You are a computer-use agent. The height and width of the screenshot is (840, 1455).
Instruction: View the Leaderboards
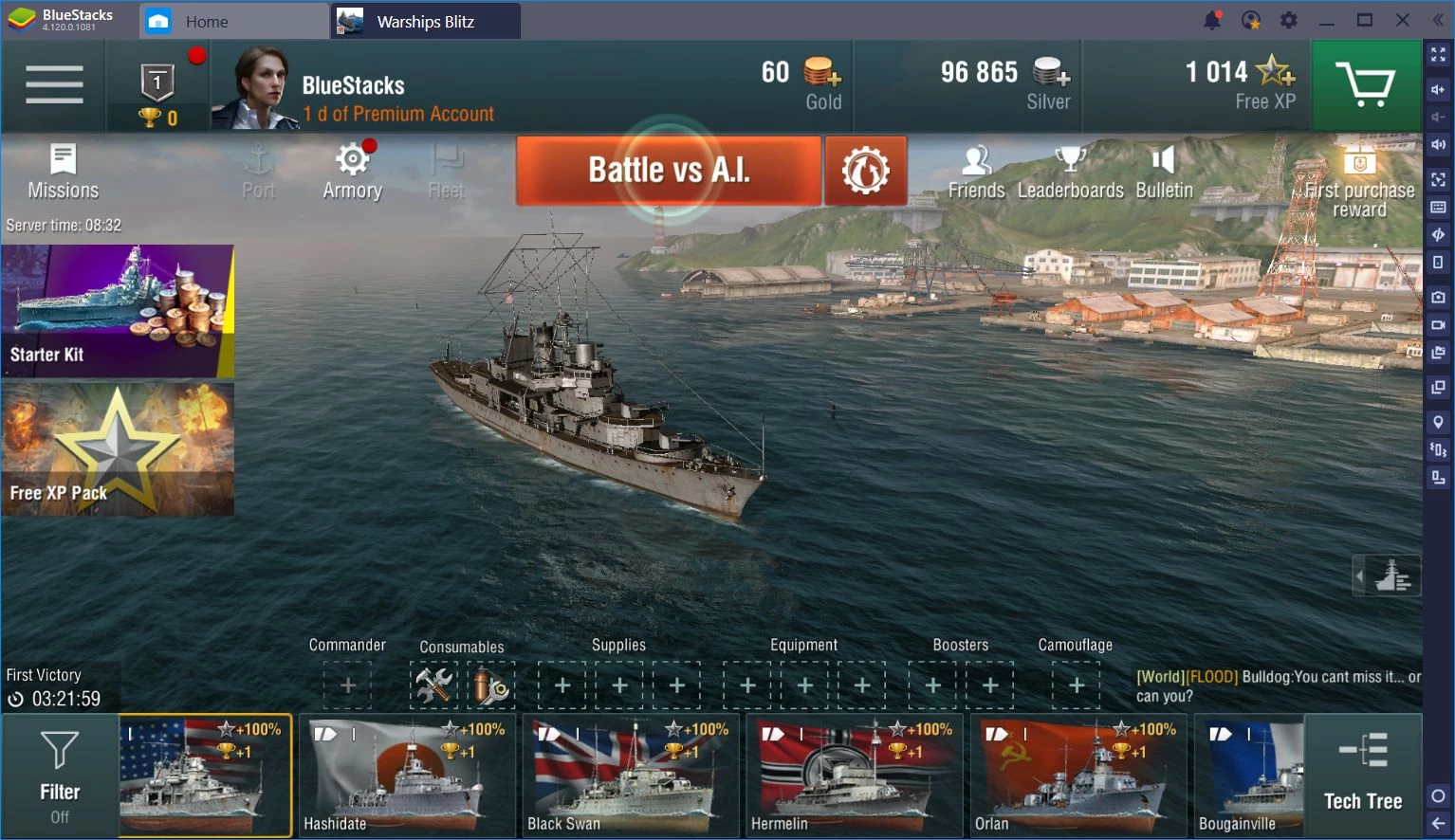pos(1070,172)
